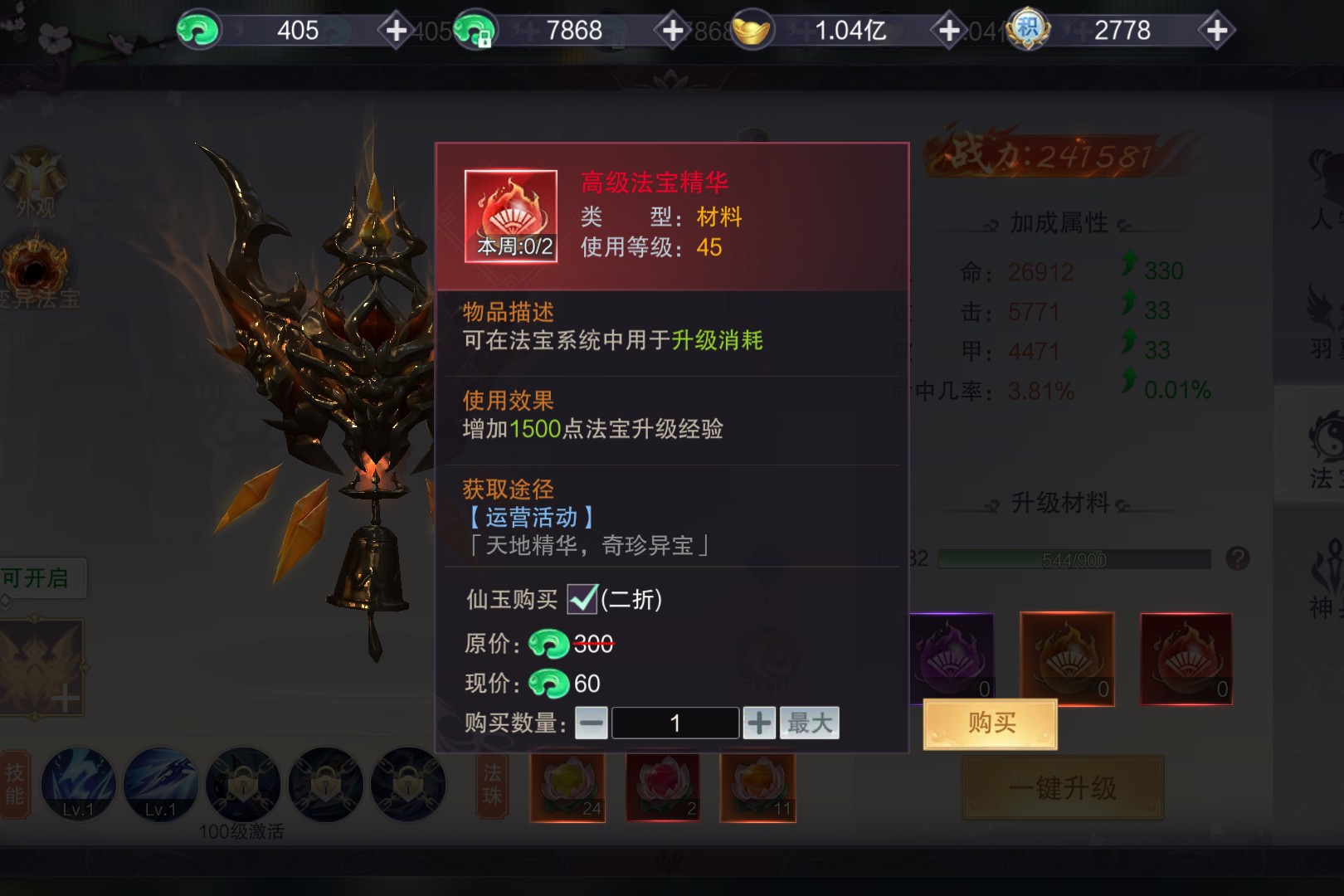The height and width of the screenshot is (896, 1344).
Task: Click the purchase quantity input field
Action: click(674, 723)
